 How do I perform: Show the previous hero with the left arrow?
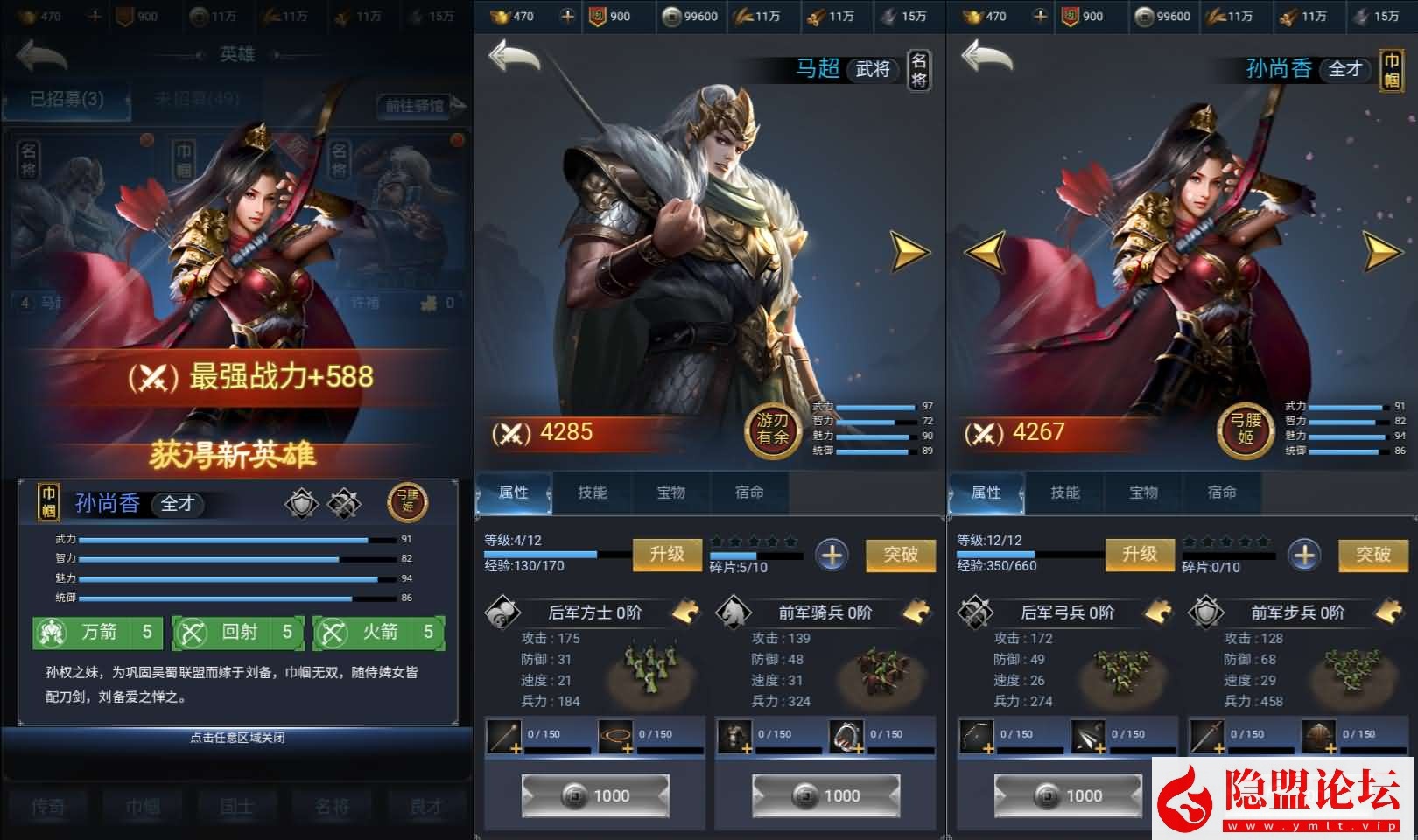(985, 251)
